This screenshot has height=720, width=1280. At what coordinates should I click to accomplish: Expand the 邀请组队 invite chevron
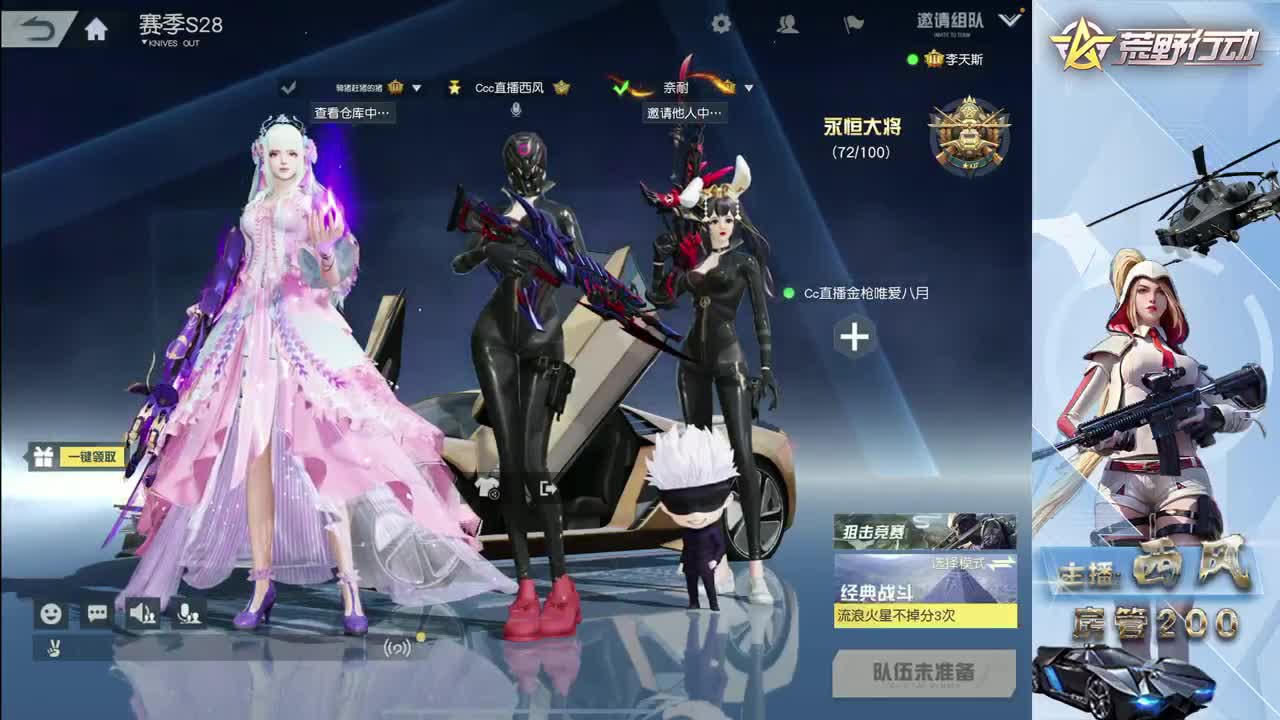point(1009,20)
